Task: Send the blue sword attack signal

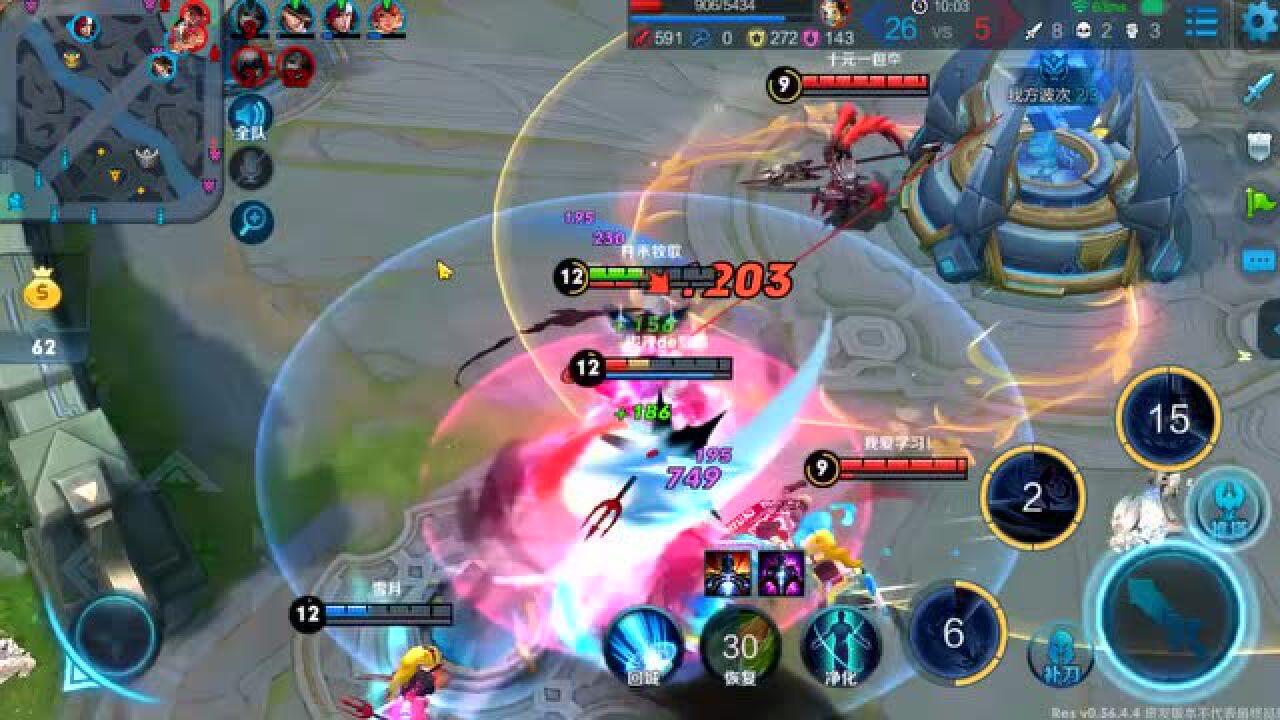Action: [x=1258, y=90]
